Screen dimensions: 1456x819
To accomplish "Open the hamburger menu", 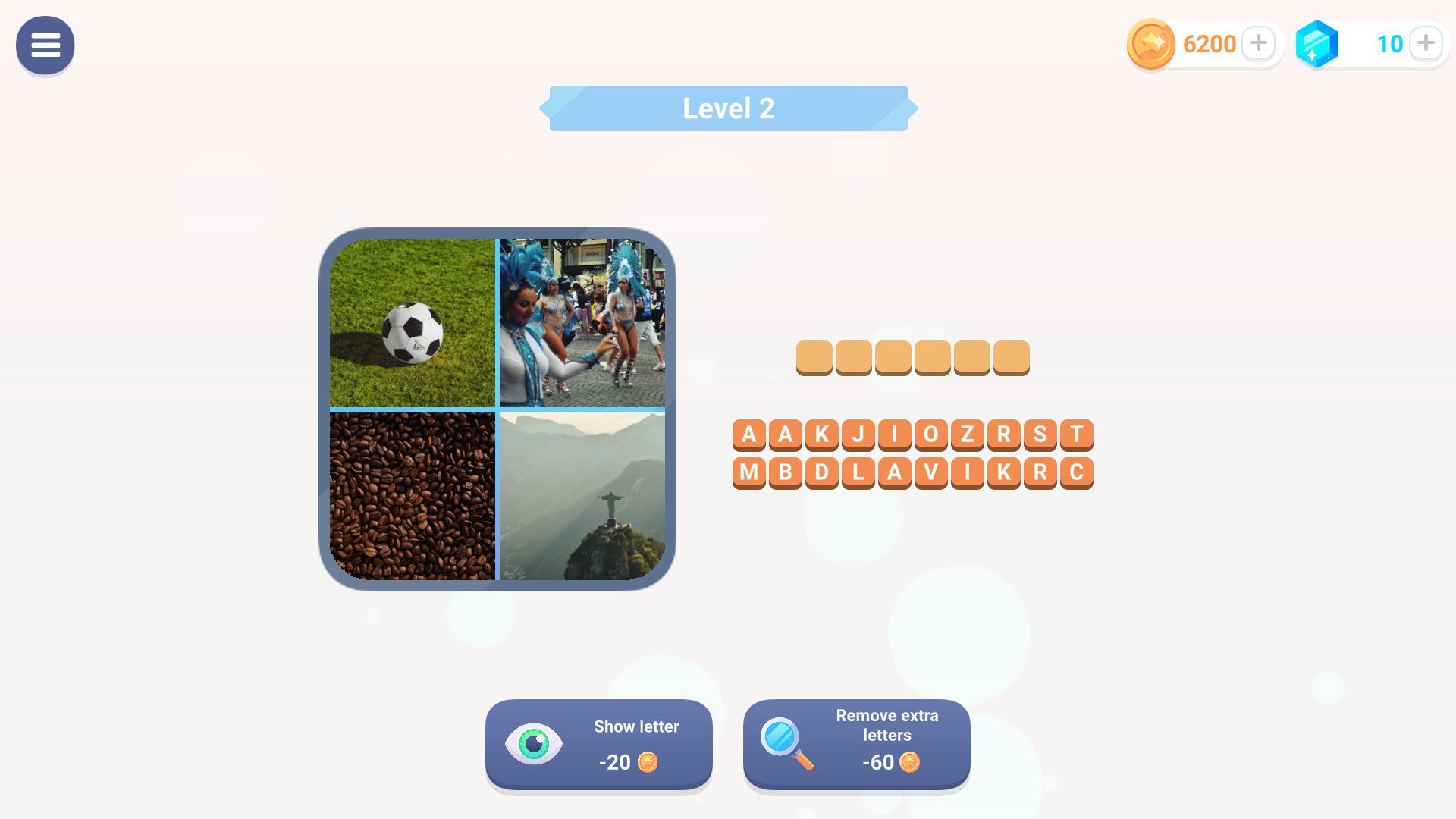I will [x=45, y=45].
